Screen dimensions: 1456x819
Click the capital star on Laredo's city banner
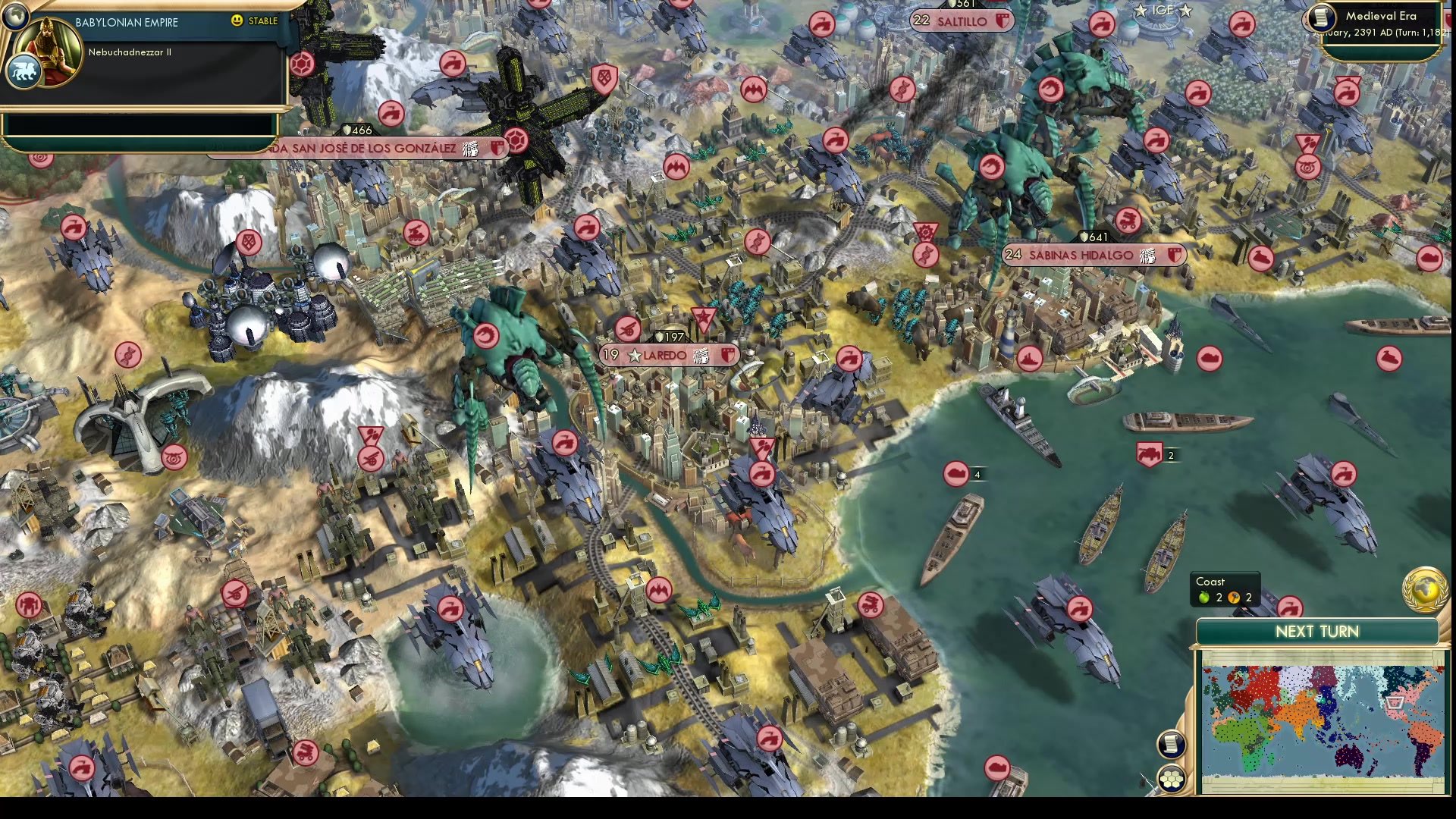coord(634,353)
